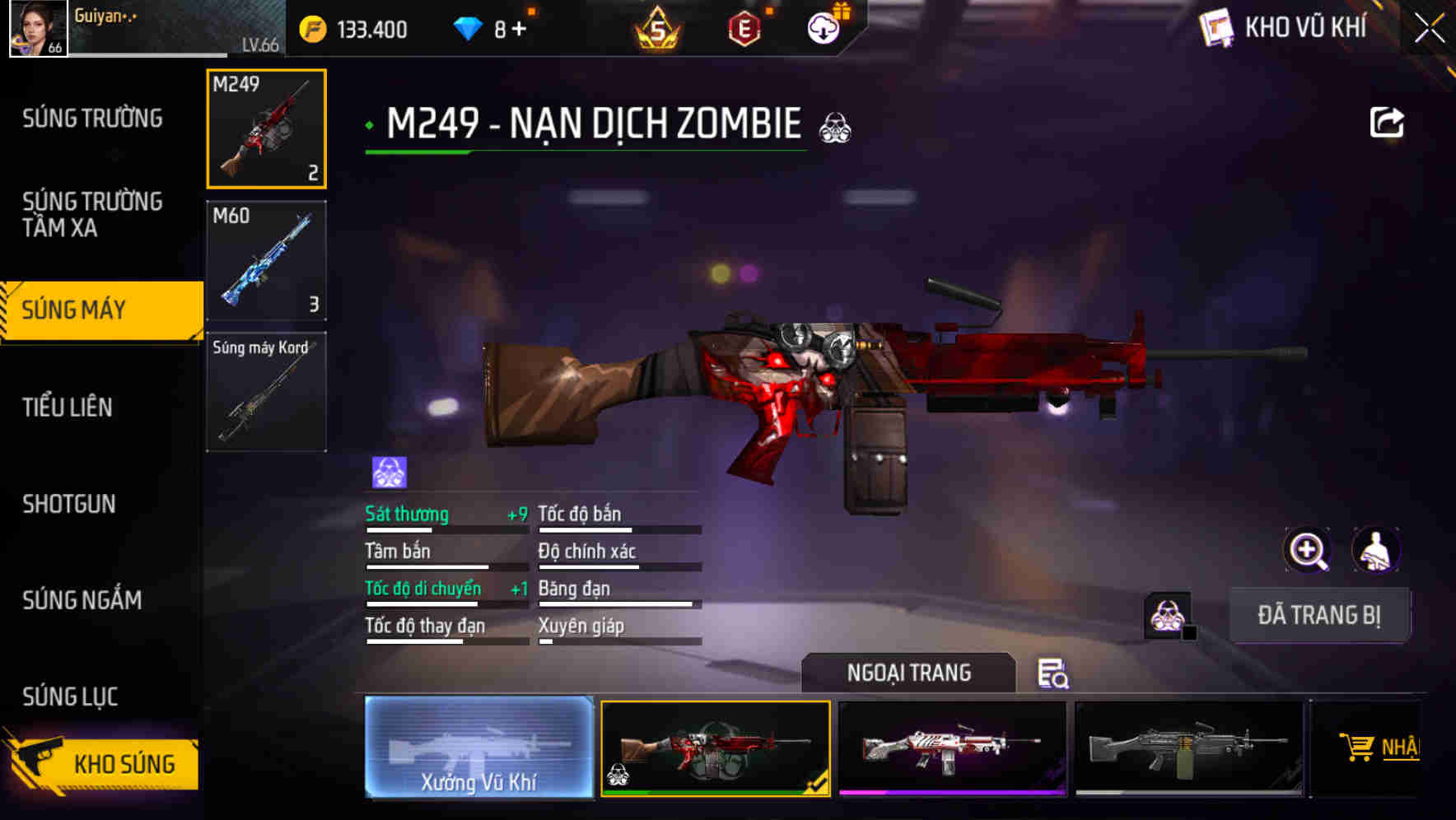Image resolution: width=1456 pixels, height=820 pixels.
Task: Select the white M249 skin thumbnail
Action: (953, 748)
